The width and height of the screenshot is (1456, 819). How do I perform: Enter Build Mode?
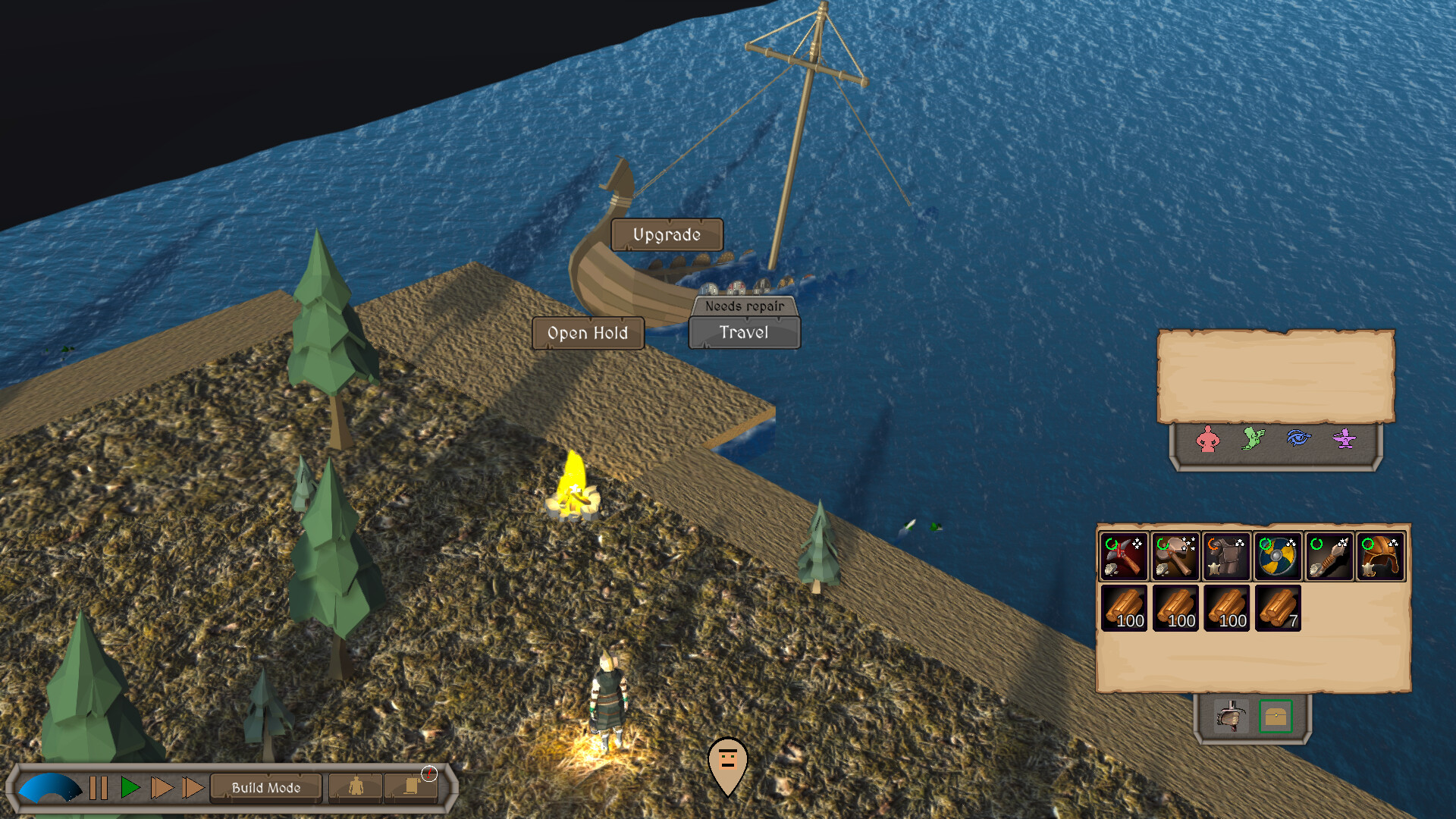coord(266,788)
